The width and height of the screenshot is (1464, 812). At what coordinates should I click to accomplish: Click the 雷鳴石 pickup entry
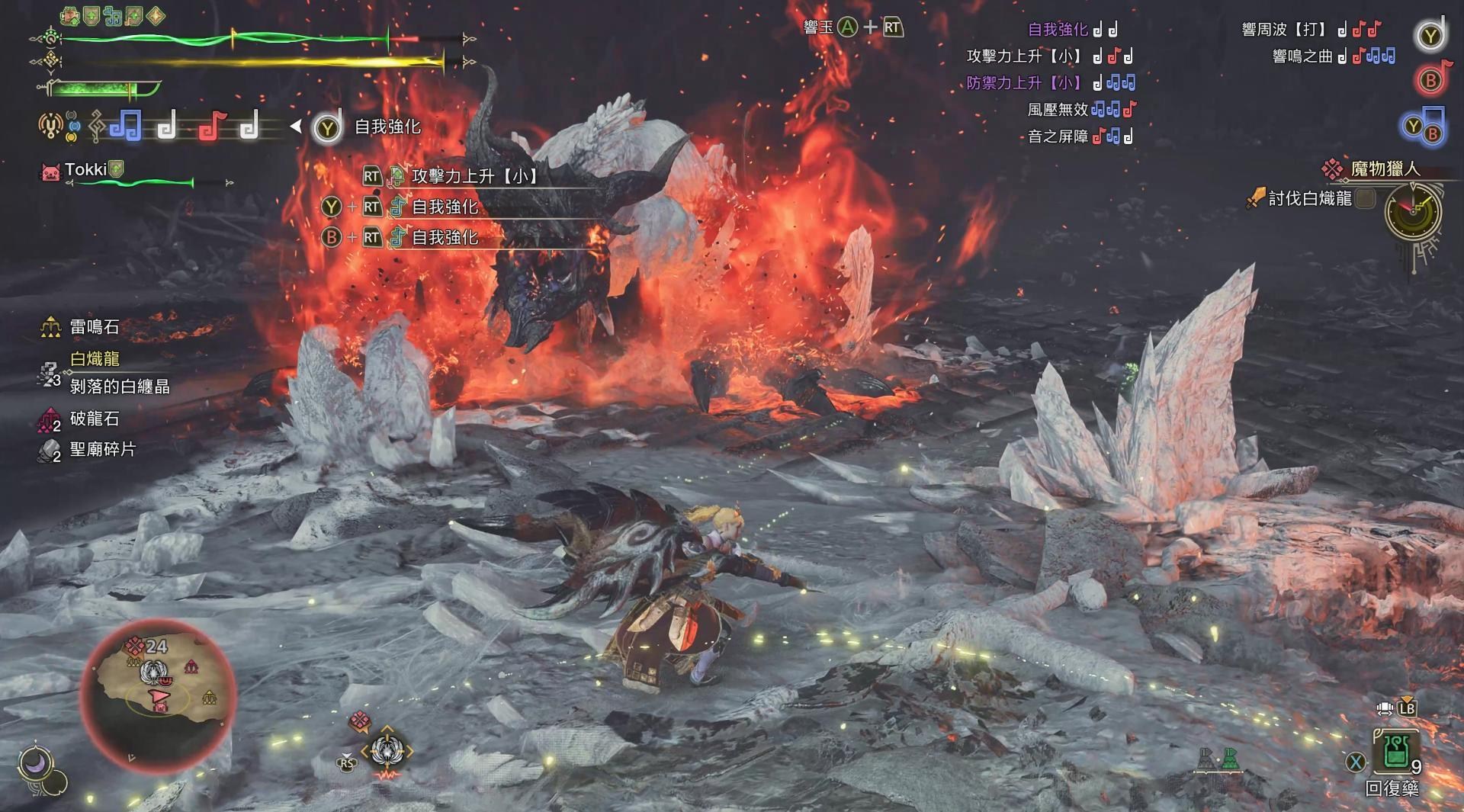point(94,327)
